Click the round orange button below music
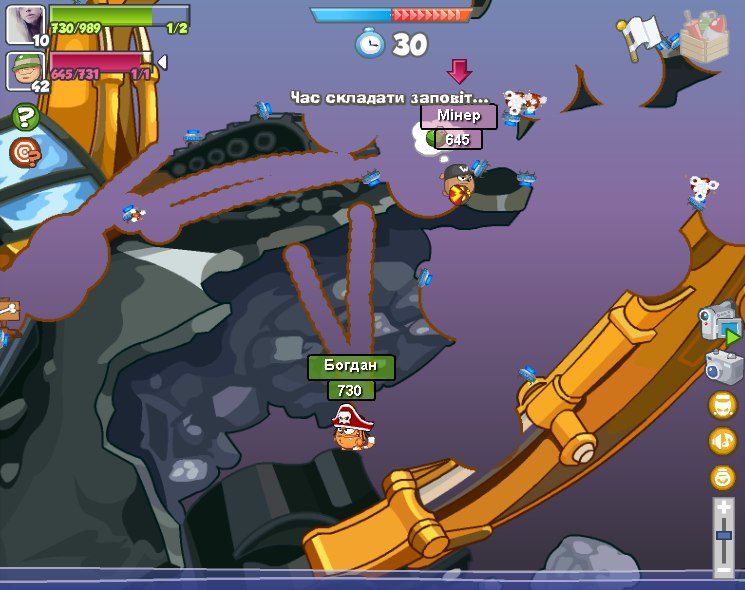Screen dimensions: 745x590 coord(722,477)
